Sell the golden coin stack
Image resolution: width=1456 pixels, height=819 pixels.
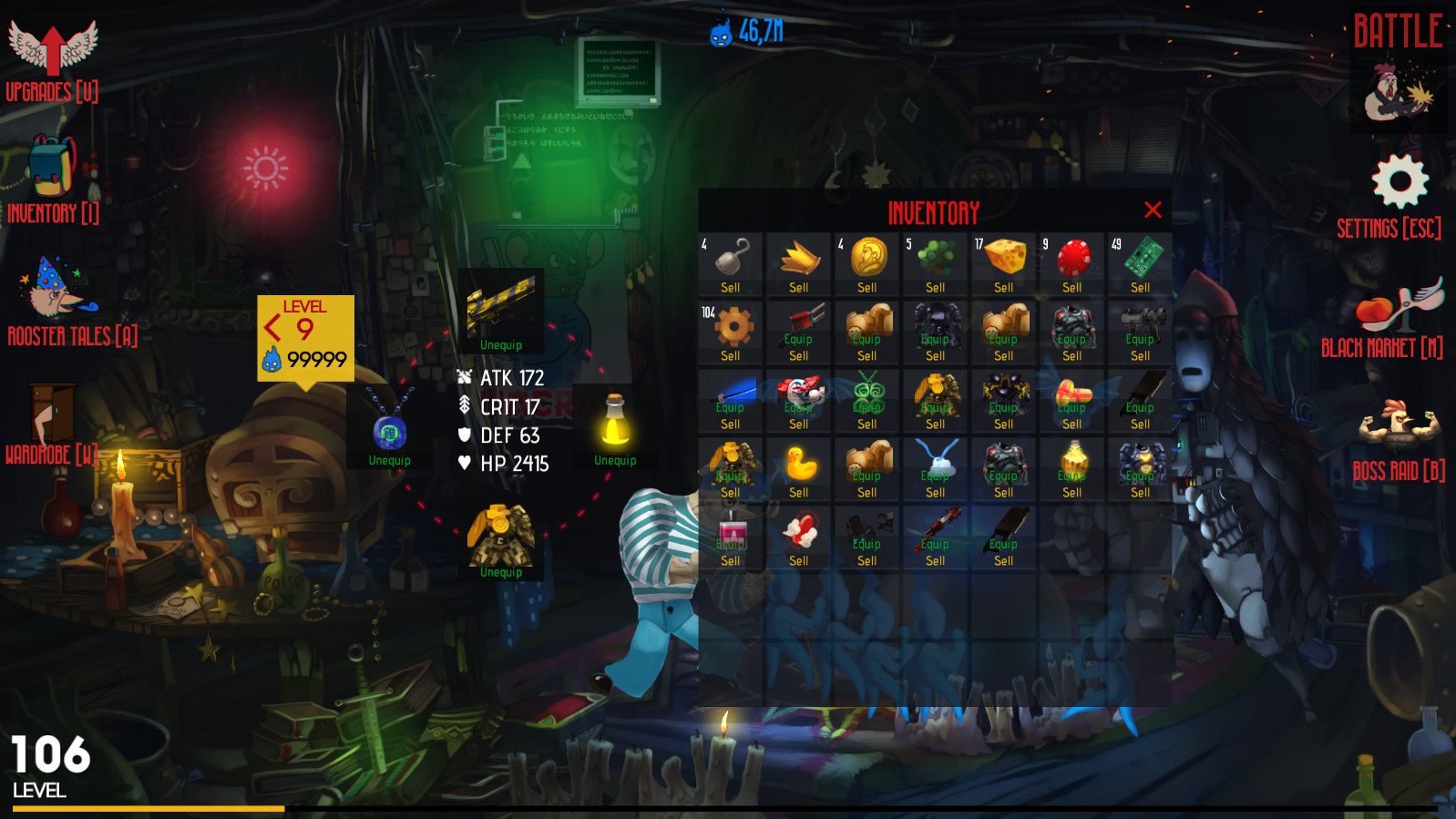point(866,287)
